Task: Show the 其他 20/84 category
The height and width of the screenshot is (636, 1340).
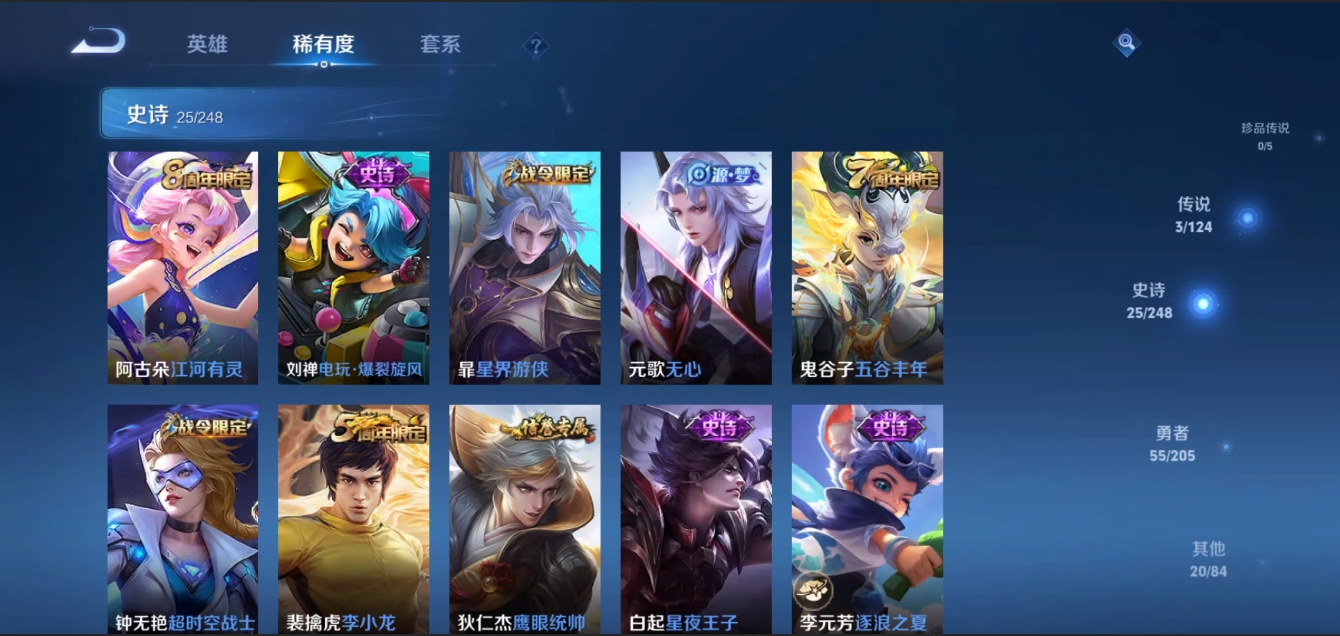Action: tap(1208, 559)
